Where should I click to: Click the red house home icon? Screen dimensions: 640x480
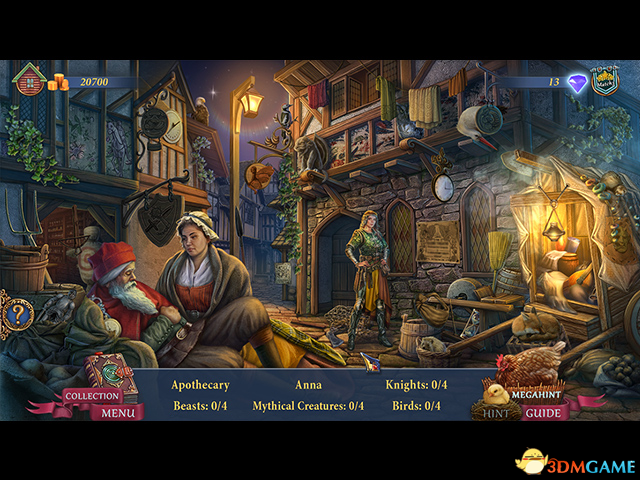pyautogui.click(x=29, y=80)
